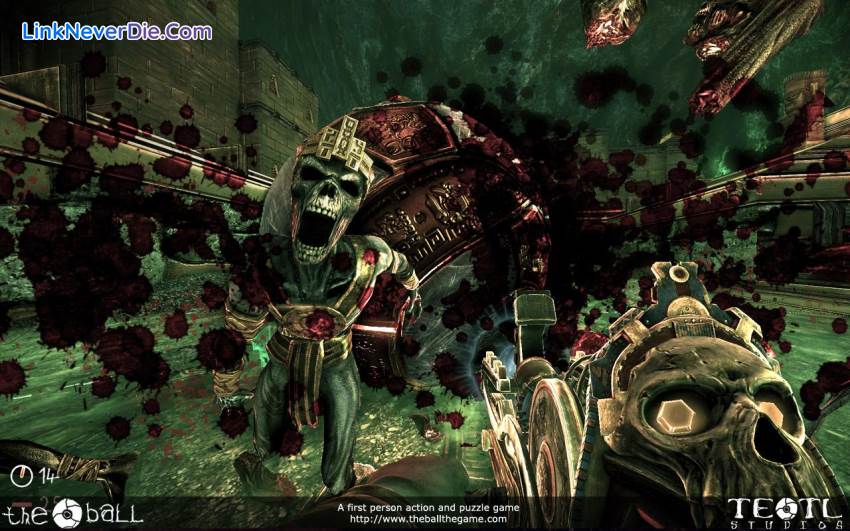Click the LinkNeverDie.Com watermark logo
The image size is (850, 531).
(x=117, y=31)
